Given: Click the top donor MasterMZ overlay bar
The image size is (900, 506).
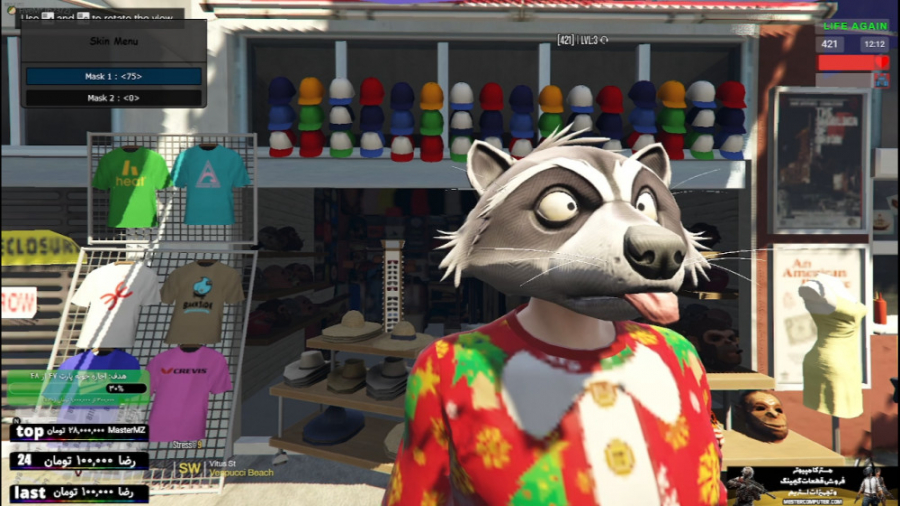Looking at the screenshot, I should pyautogui.click(x=80, y=432).
